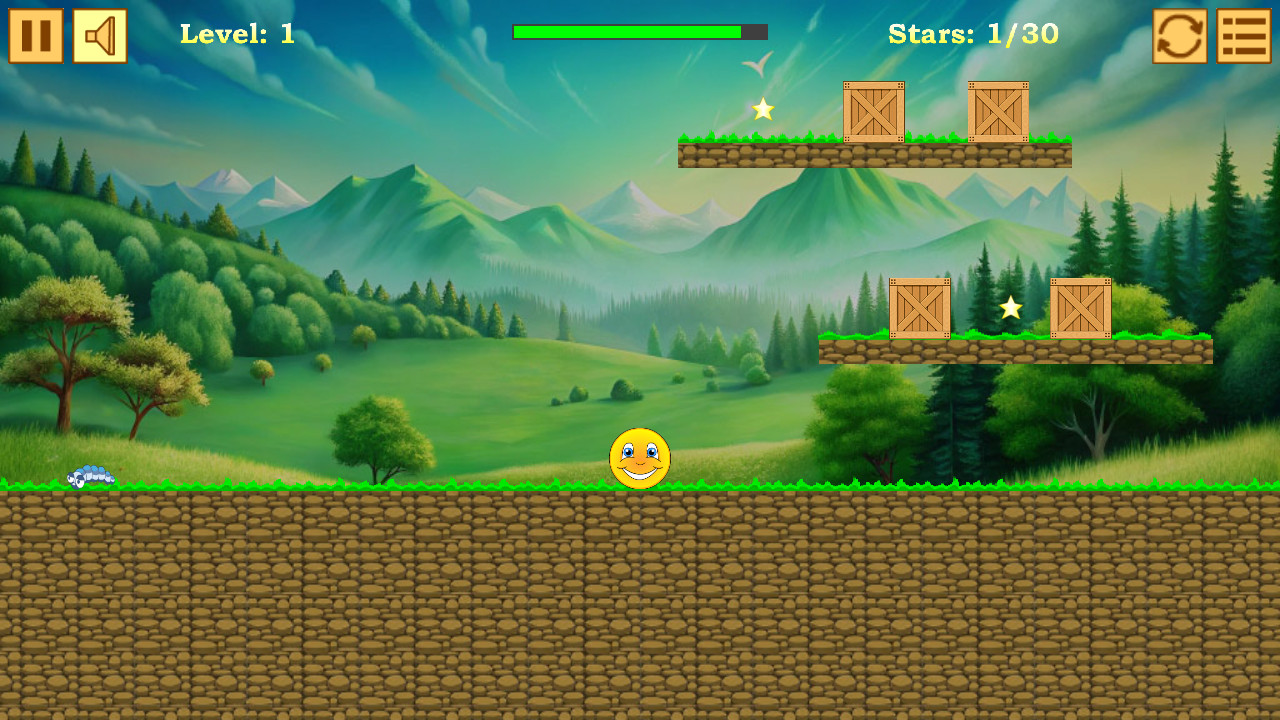Click the rightmost crate on the lower platform
The height and width of the screenshot is (720, 1280).
click(1082, 308)
